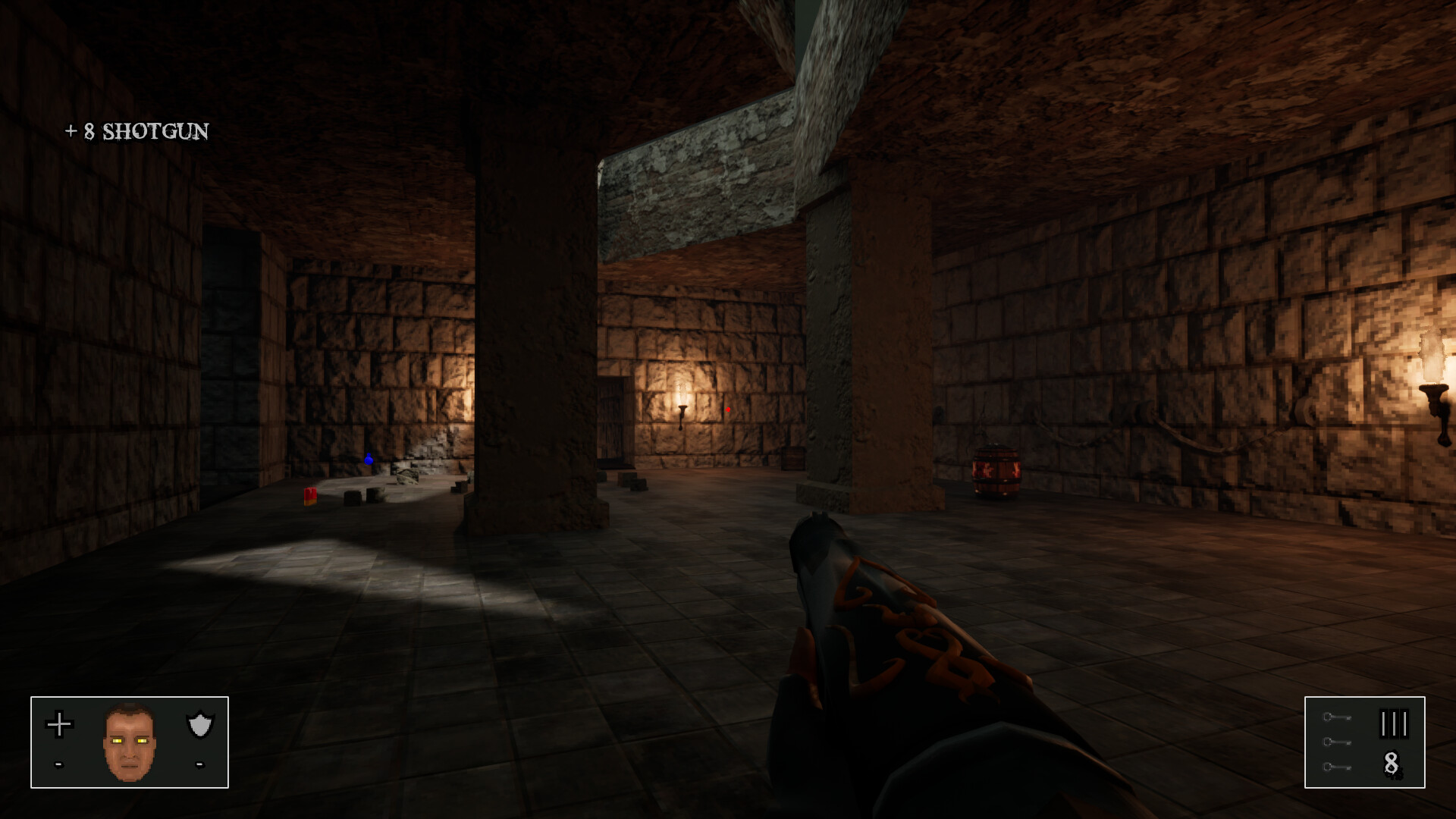Click the armor dash indicator below the shield

199,765
